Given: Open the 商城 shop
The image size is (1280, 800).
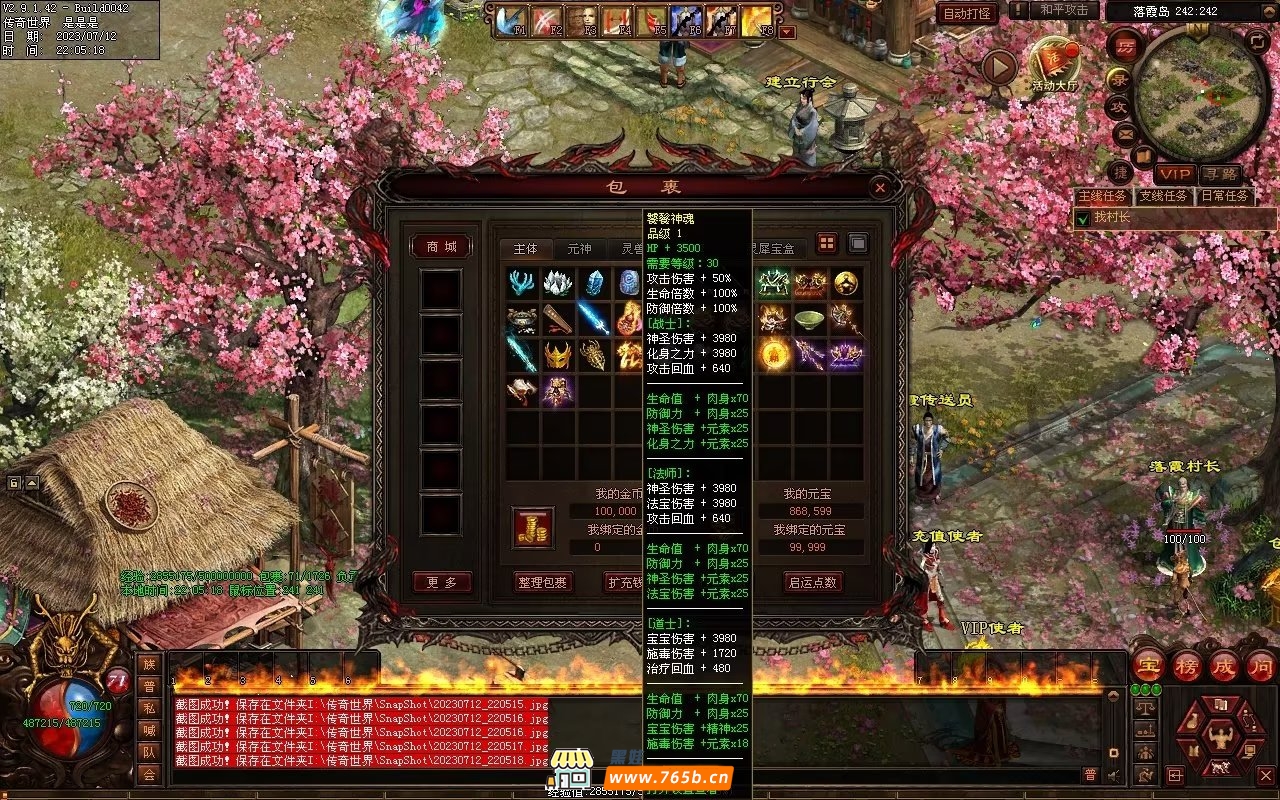Looking at the screenshot, I should pos(441,247).
